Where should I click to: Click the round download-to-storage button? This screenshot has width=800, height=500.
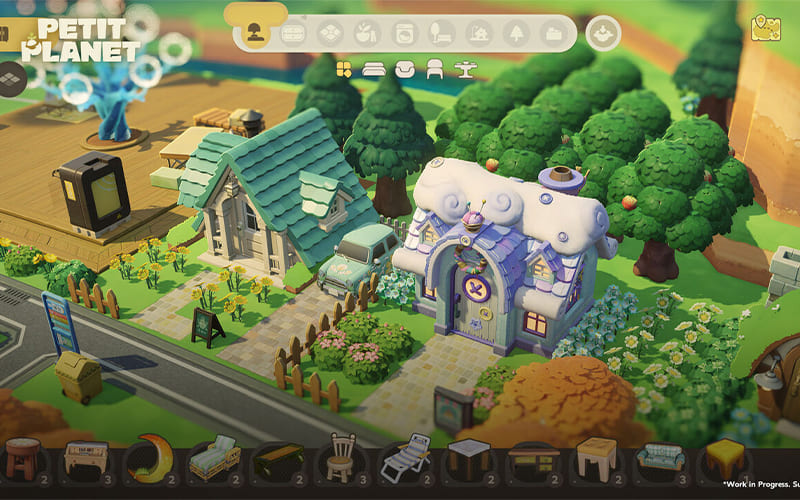603,33
